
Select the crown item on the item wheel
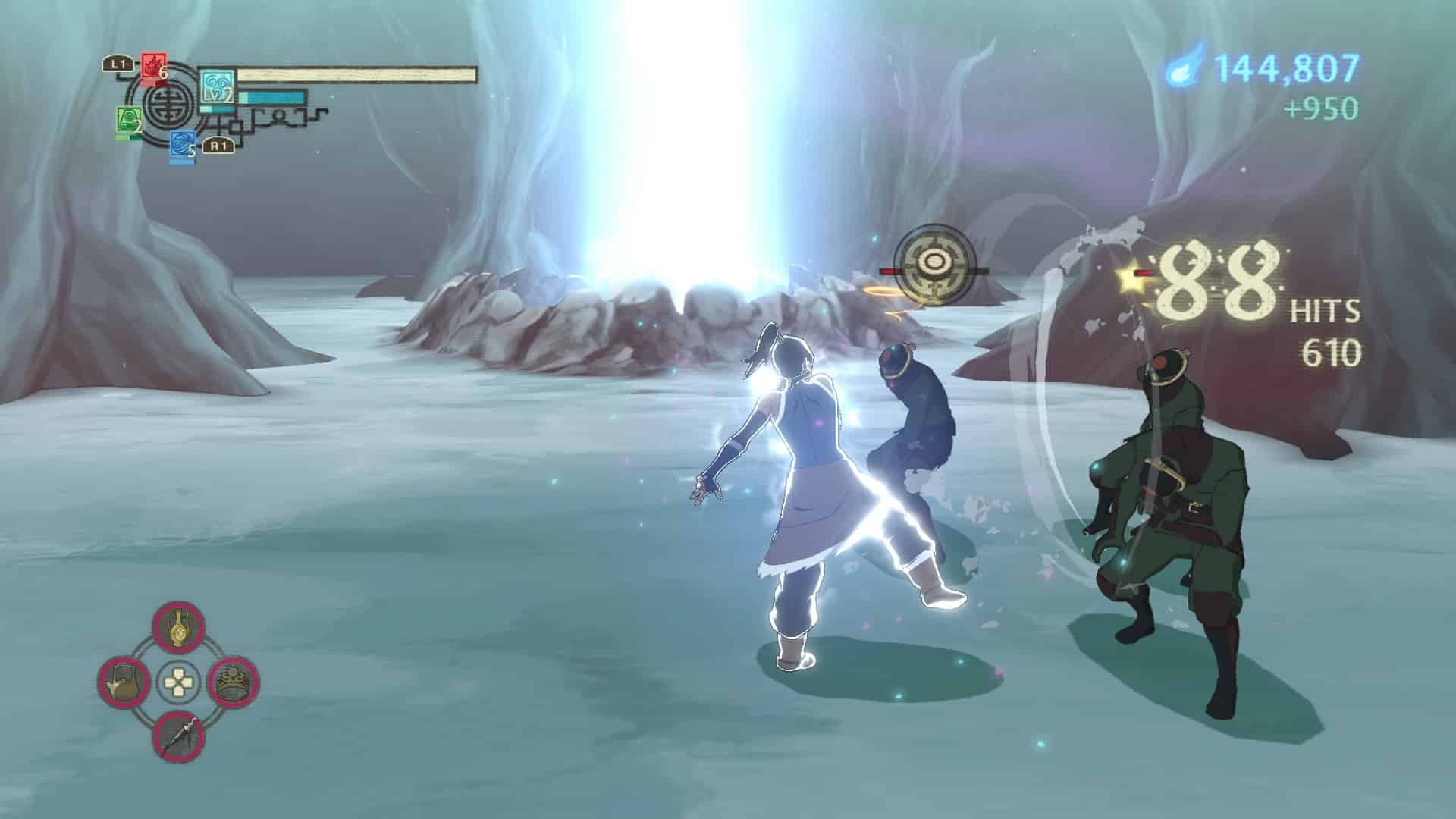click(232, 681)
